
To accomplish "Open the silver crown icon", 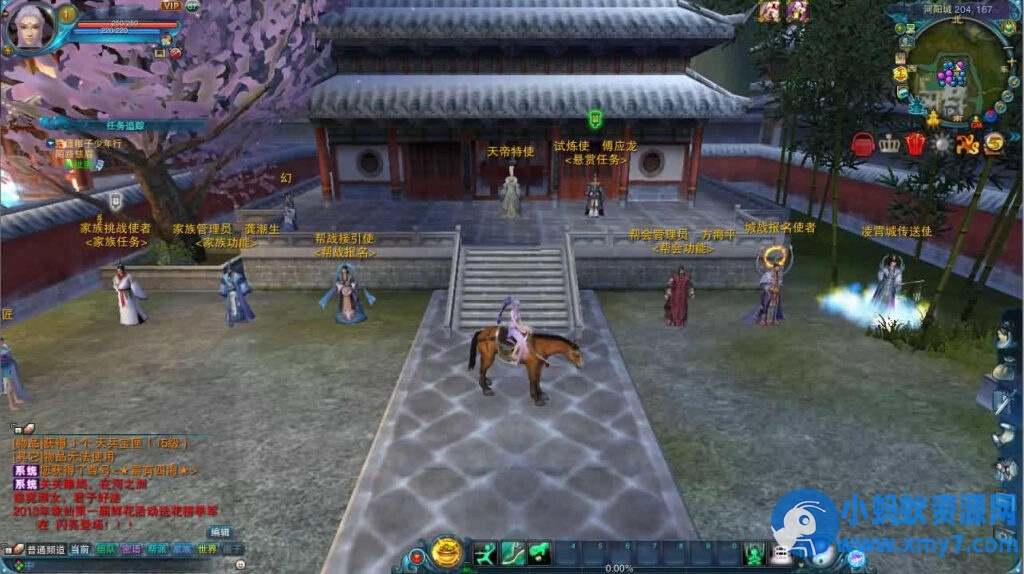I will (889, 144).
